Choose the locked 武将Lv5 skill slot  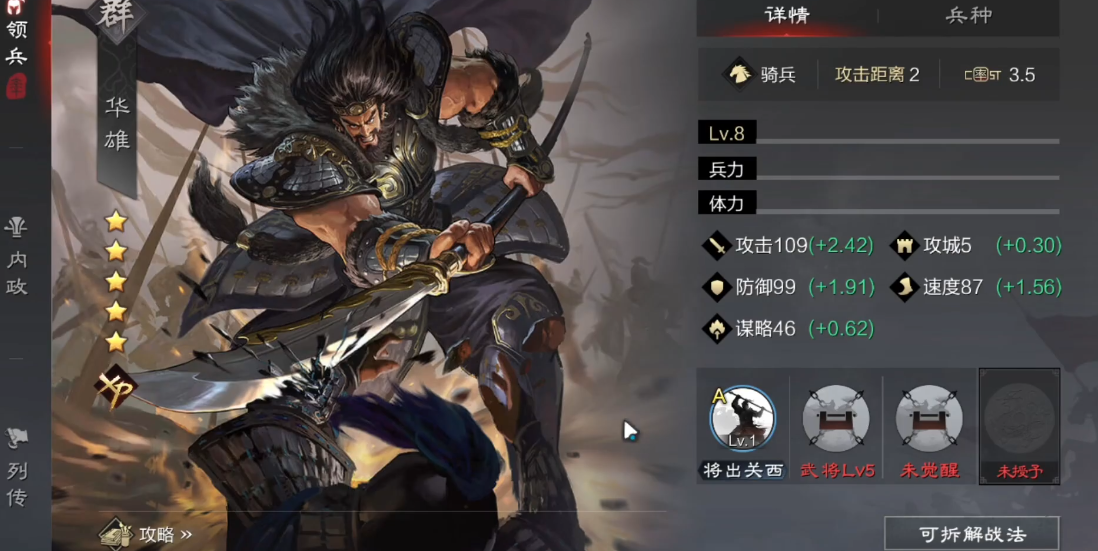tap(836, 420)
